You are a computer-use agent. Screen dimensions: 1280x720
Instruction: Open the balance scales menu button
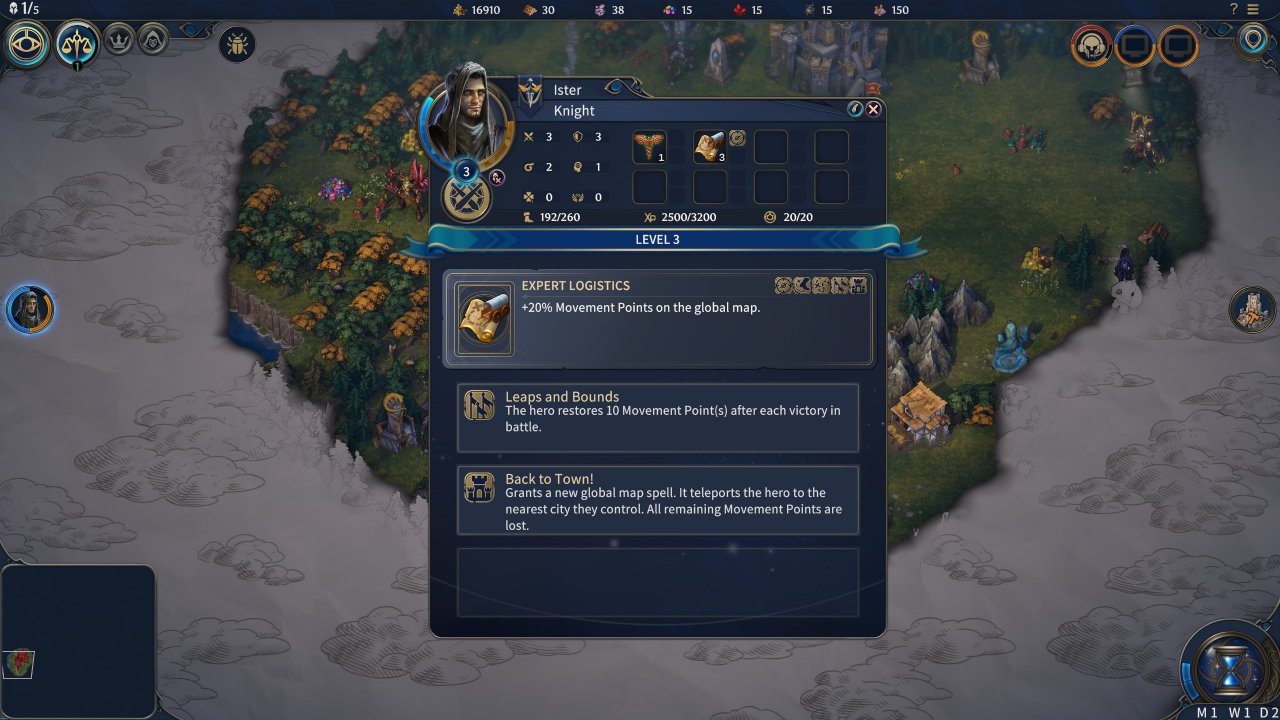click(x=77, y=42)
